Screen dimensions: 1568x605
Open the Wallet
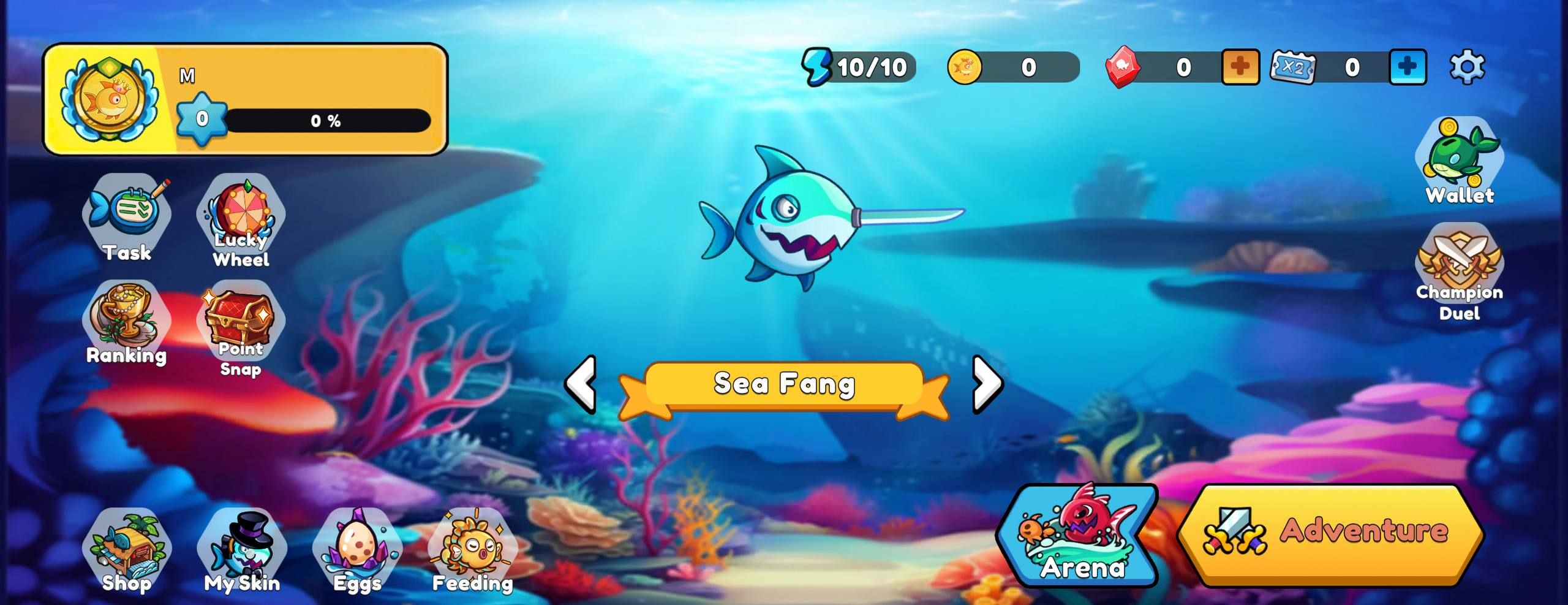tap(1458, 166)
